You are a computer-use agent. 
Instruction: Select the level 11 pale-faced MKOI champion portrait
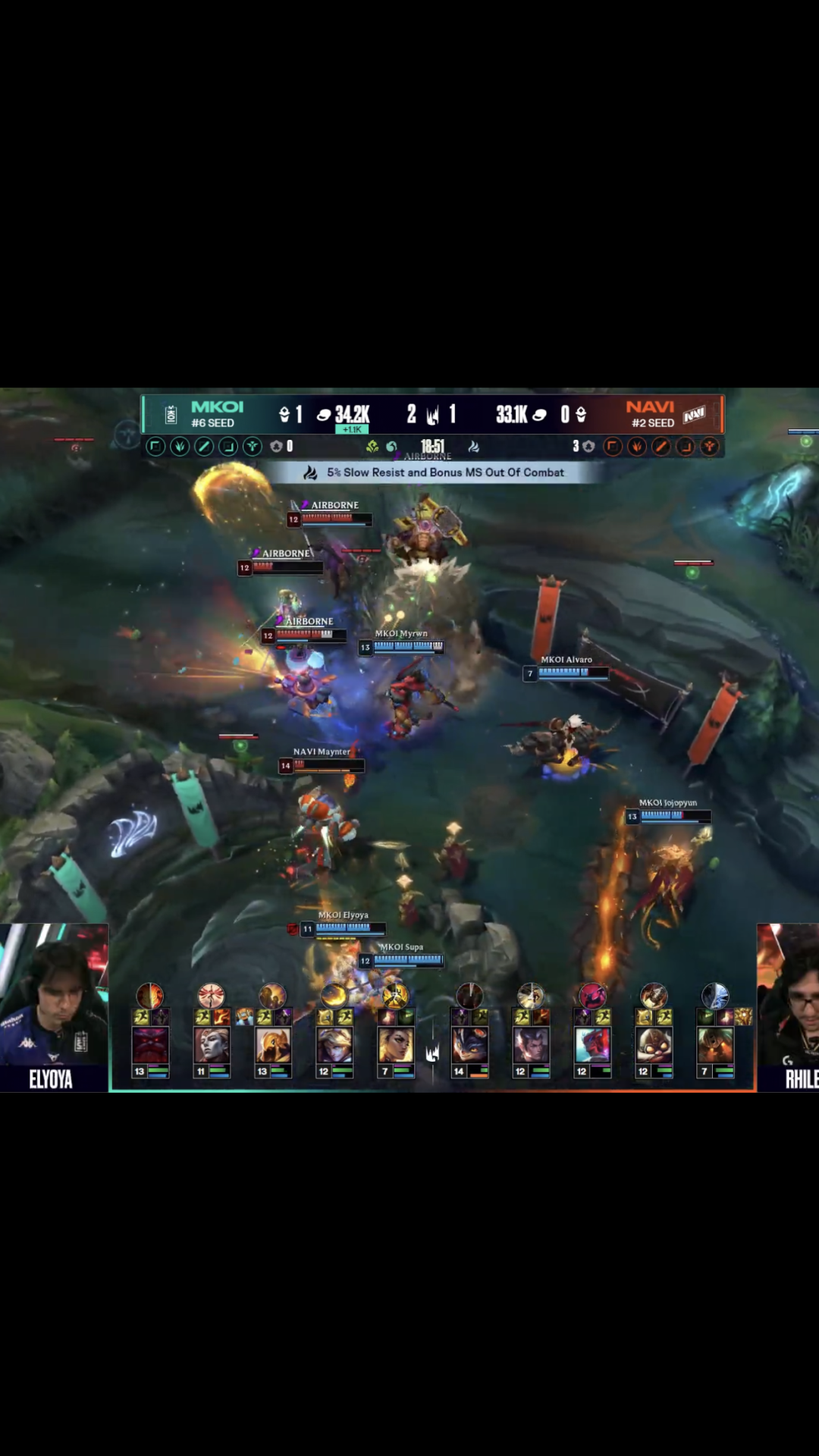click(x=212, y=1045)
